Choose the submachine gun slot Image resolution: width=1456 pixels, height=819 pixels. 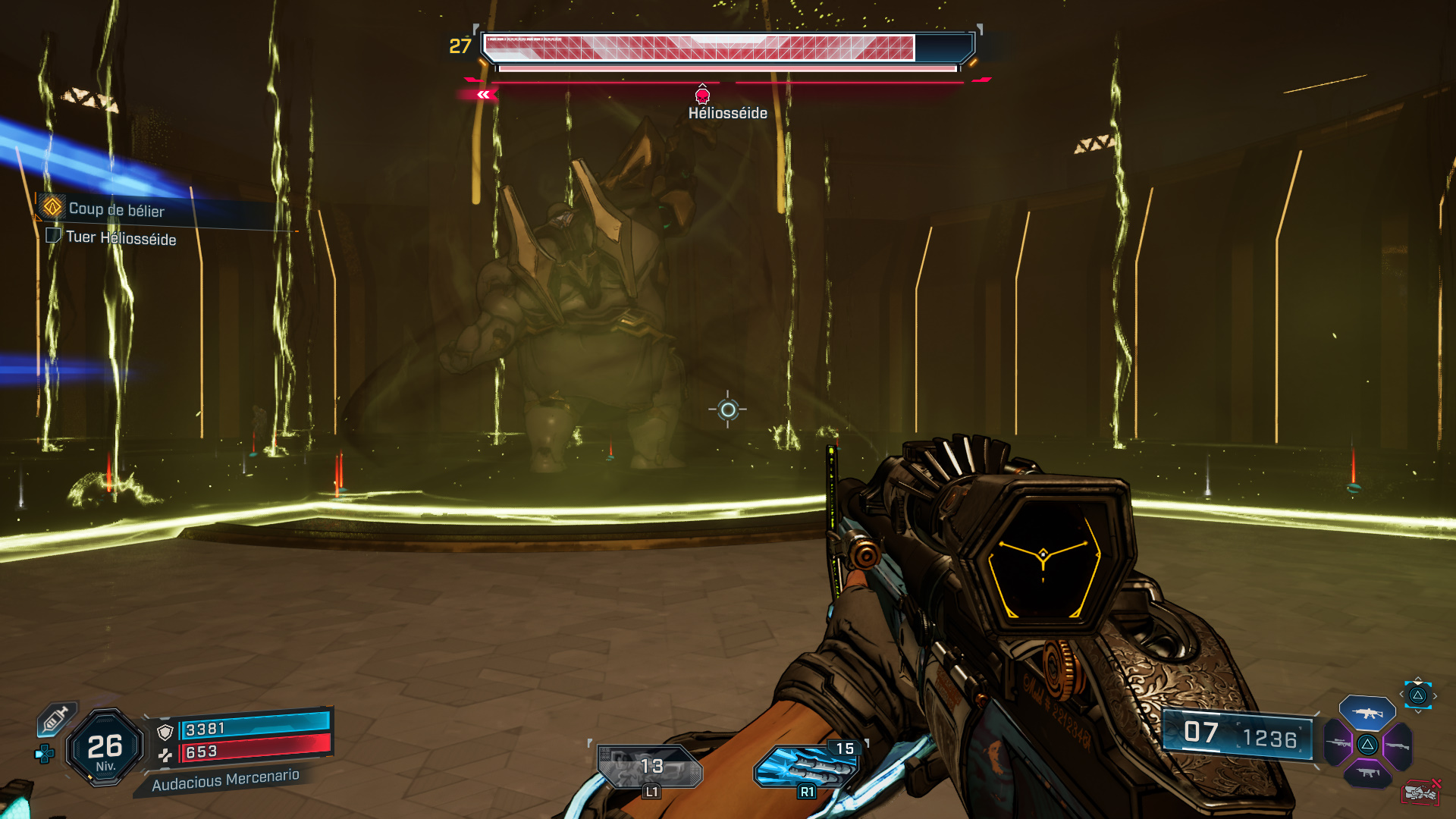pyautogui.click(x=1367, y=773)
